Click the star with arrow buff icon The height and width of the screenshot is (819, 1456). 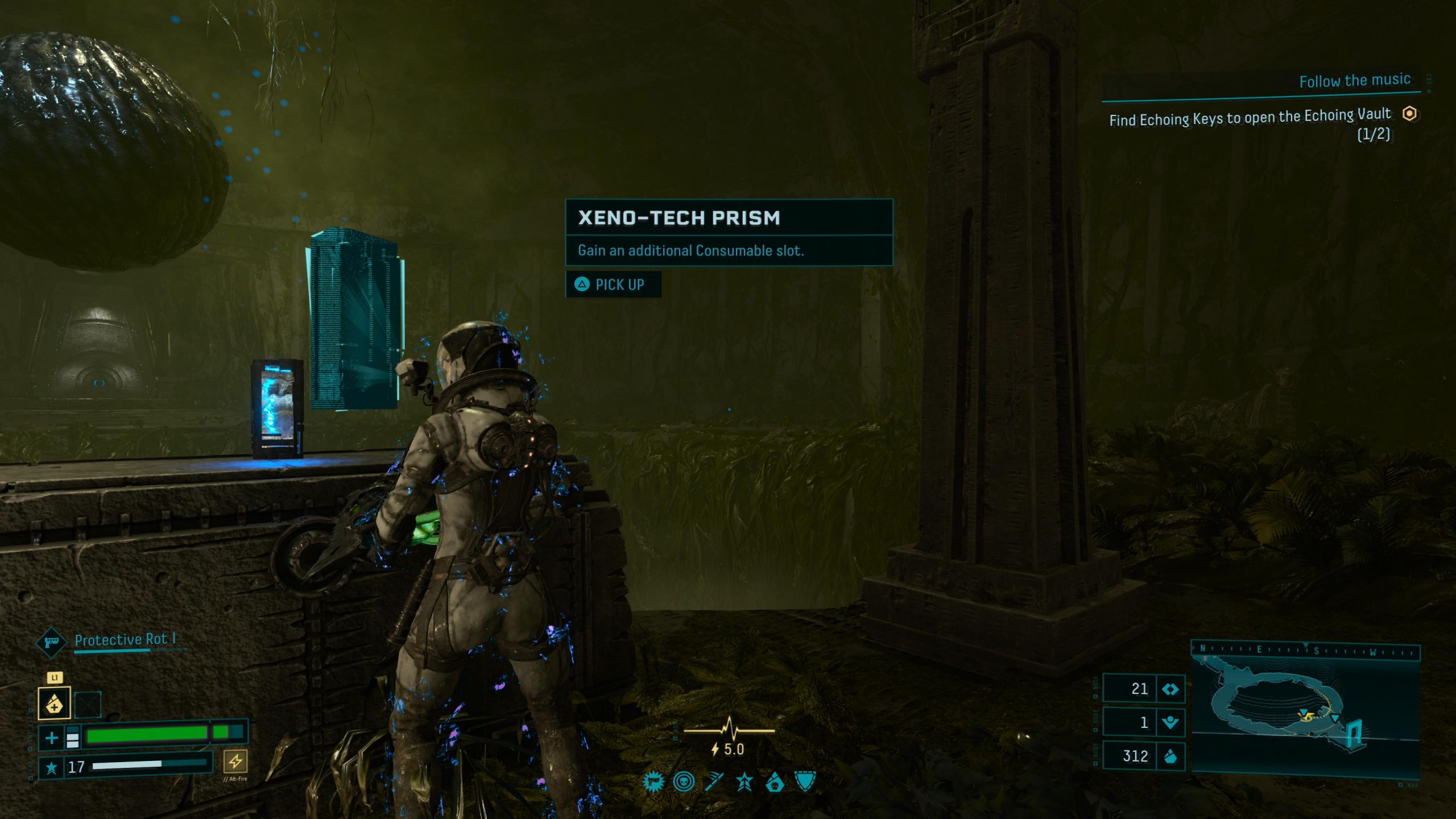(744, 783)
